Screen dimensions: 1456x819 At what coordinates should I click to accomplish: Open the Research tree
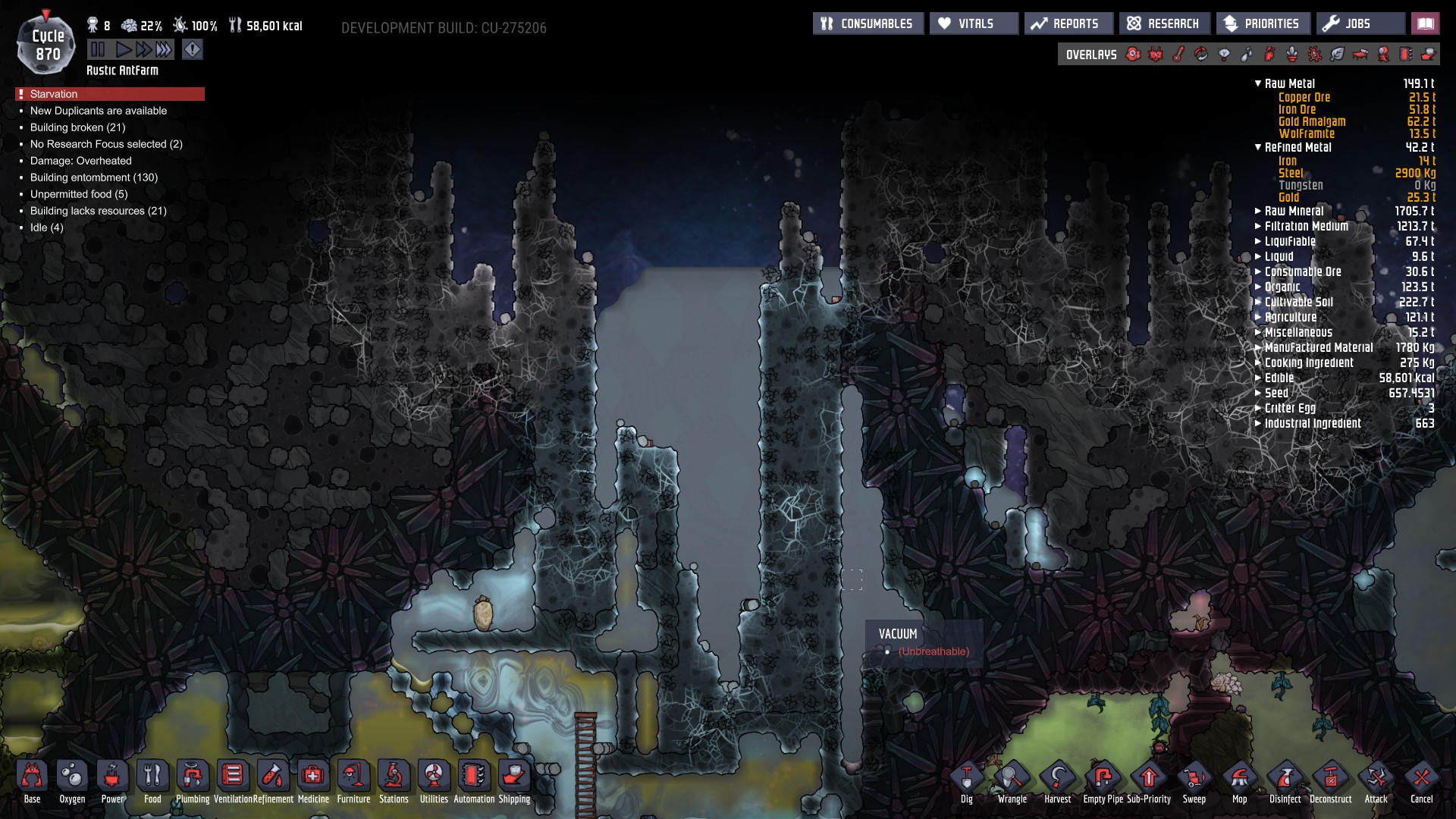click(1164, 24)
